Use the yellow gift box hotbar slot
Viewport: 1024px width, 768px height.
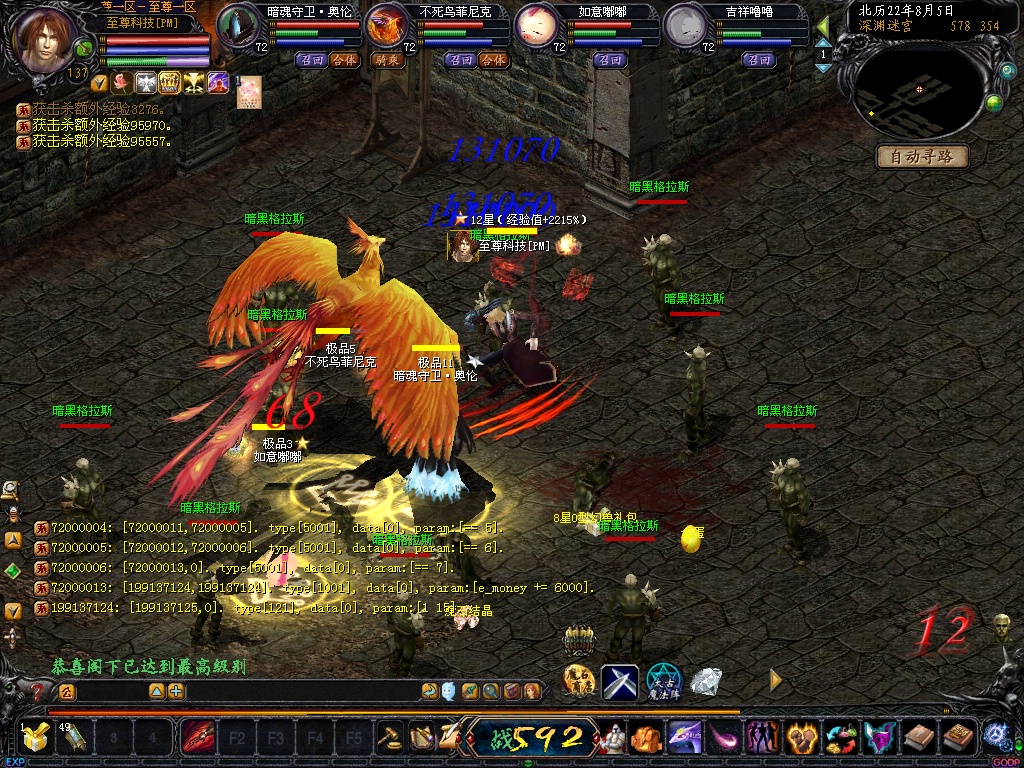36,738
